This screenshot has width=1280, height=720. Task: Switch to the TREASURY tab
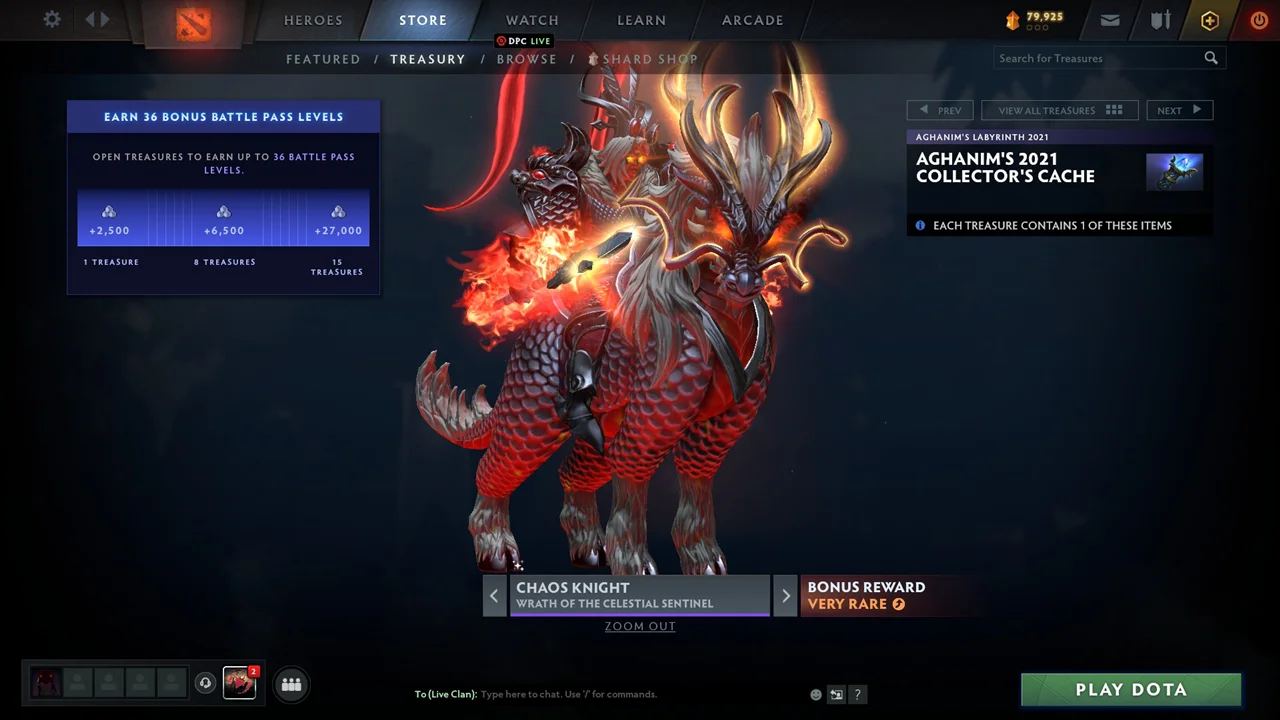[428, 59]
